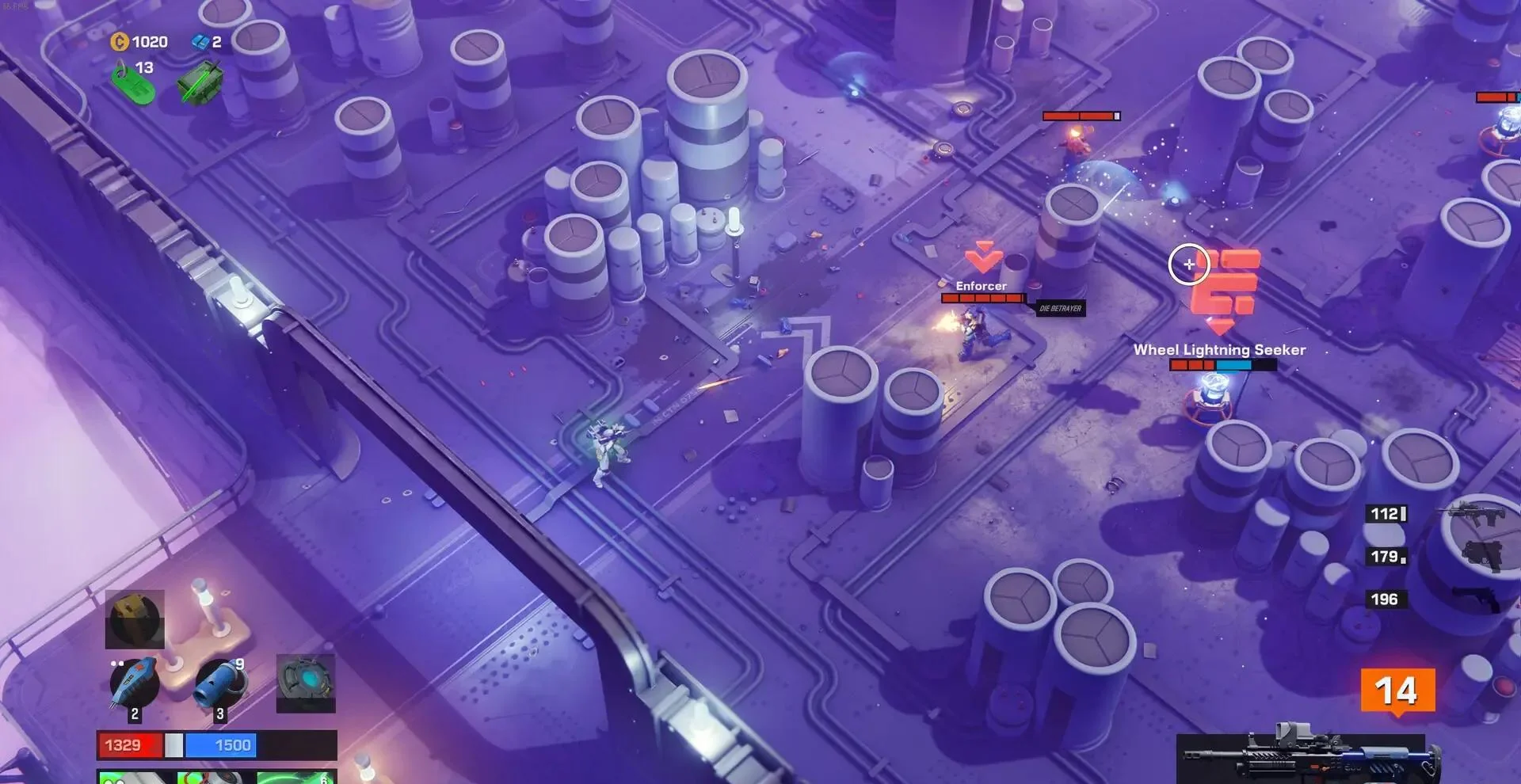Click the gold credits coin icon
This screenshot has width=1521, height=784.
(120, 41)
